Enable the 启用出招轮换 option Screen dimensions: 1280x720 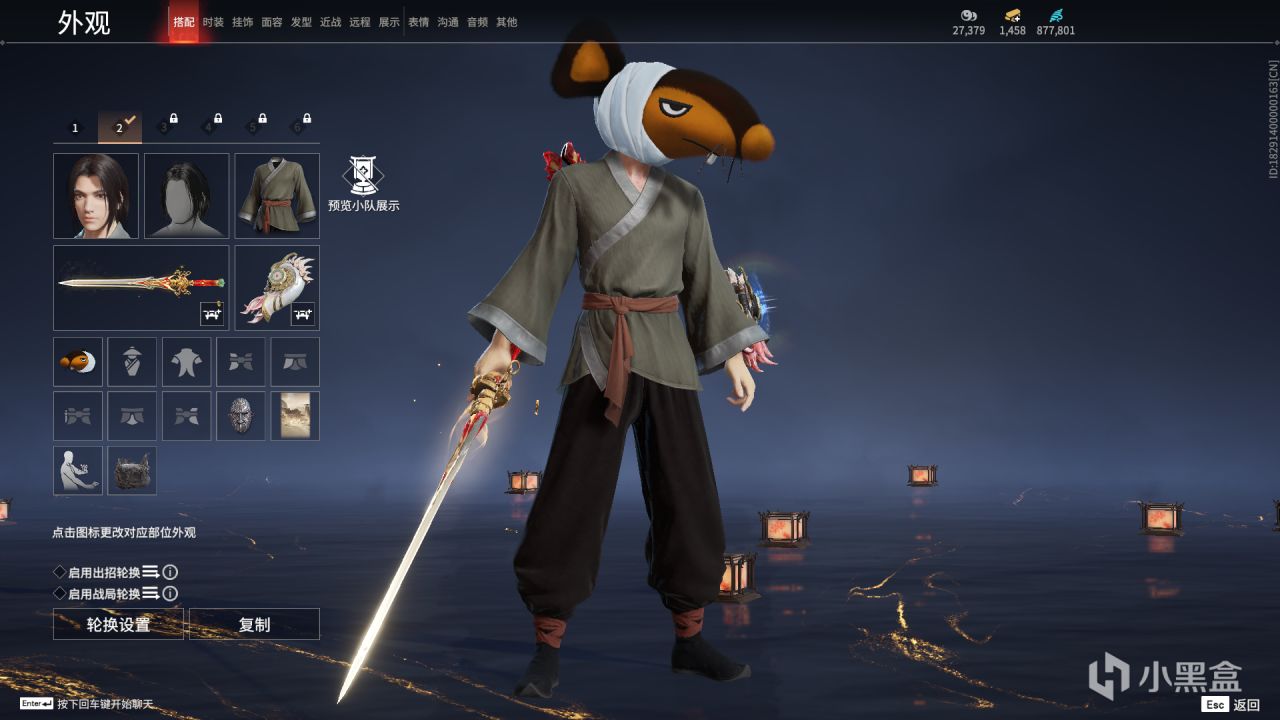coord(59,572)
